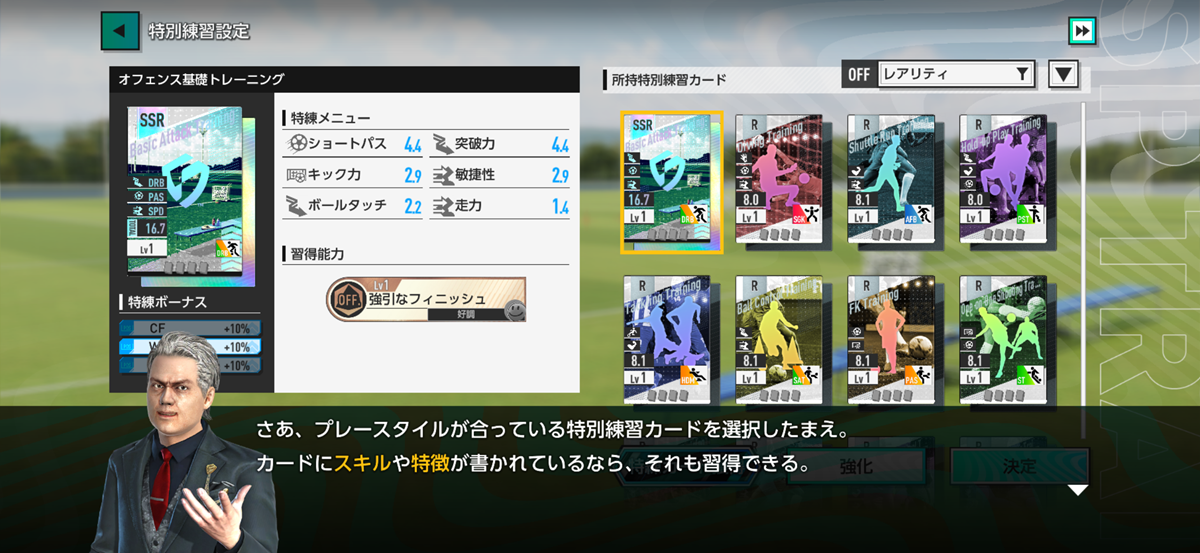Viewport: 1200px width, 553px height.
Task: Toggle the sort order triangle button
Action: click(x=1063, y=74)
